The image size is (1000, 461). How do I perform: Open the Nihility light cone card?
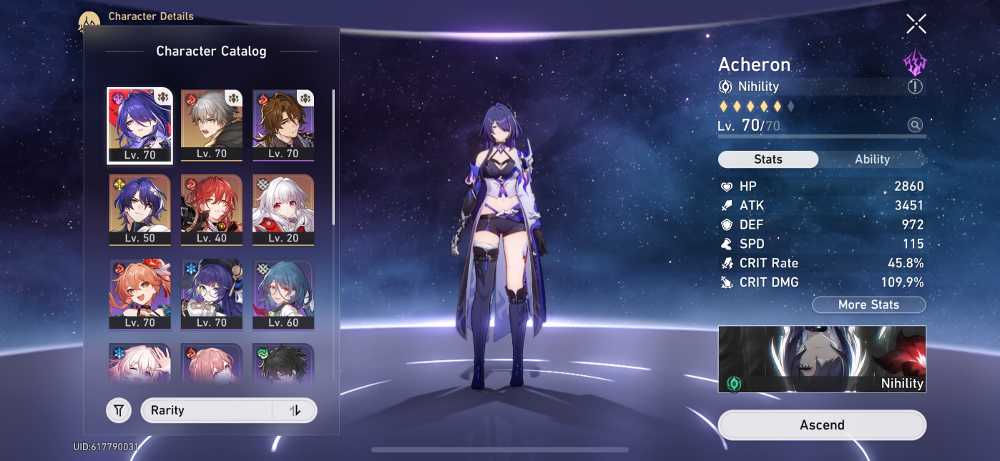822,358
